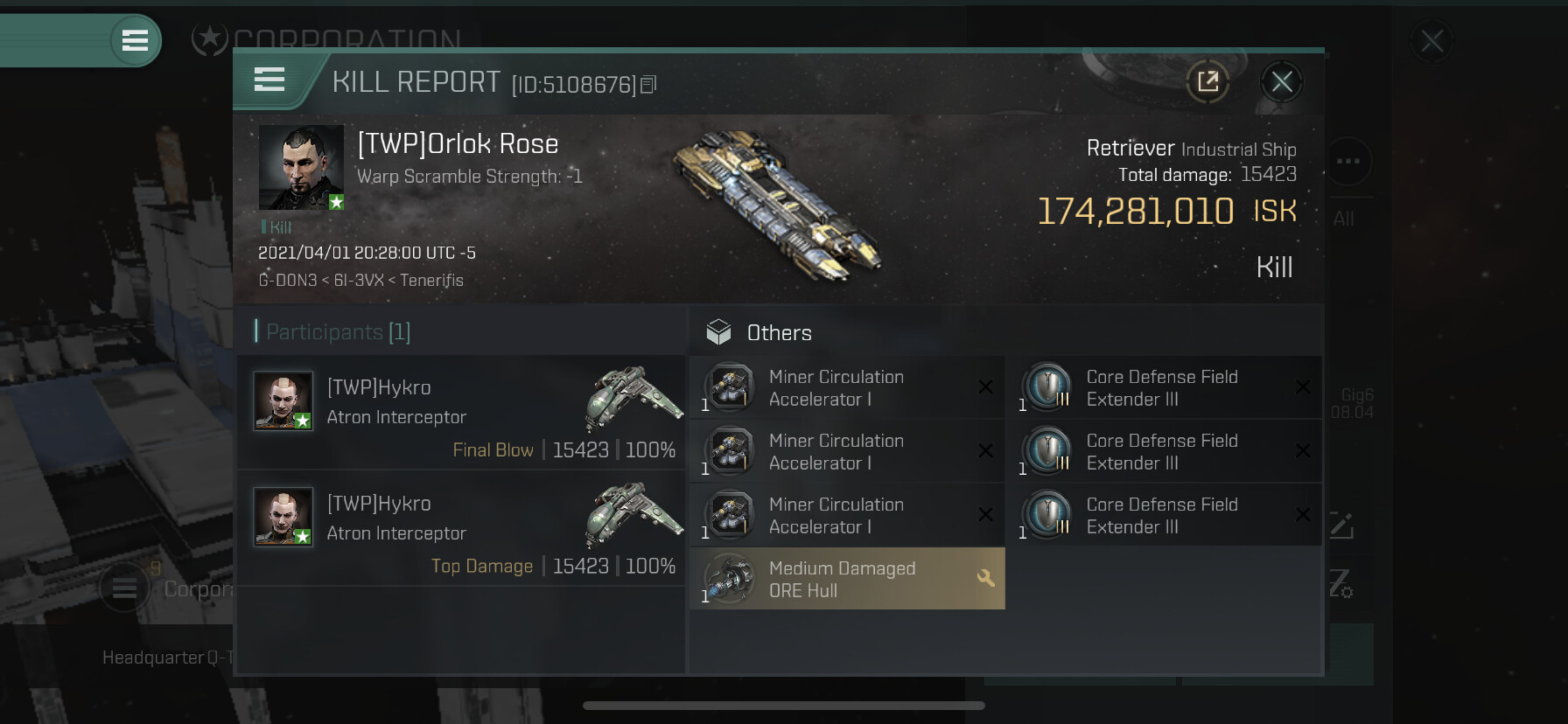This screenshot has height=724, width=1568.
Task: Share the kill report externally
Action: tap(1207, 82)
